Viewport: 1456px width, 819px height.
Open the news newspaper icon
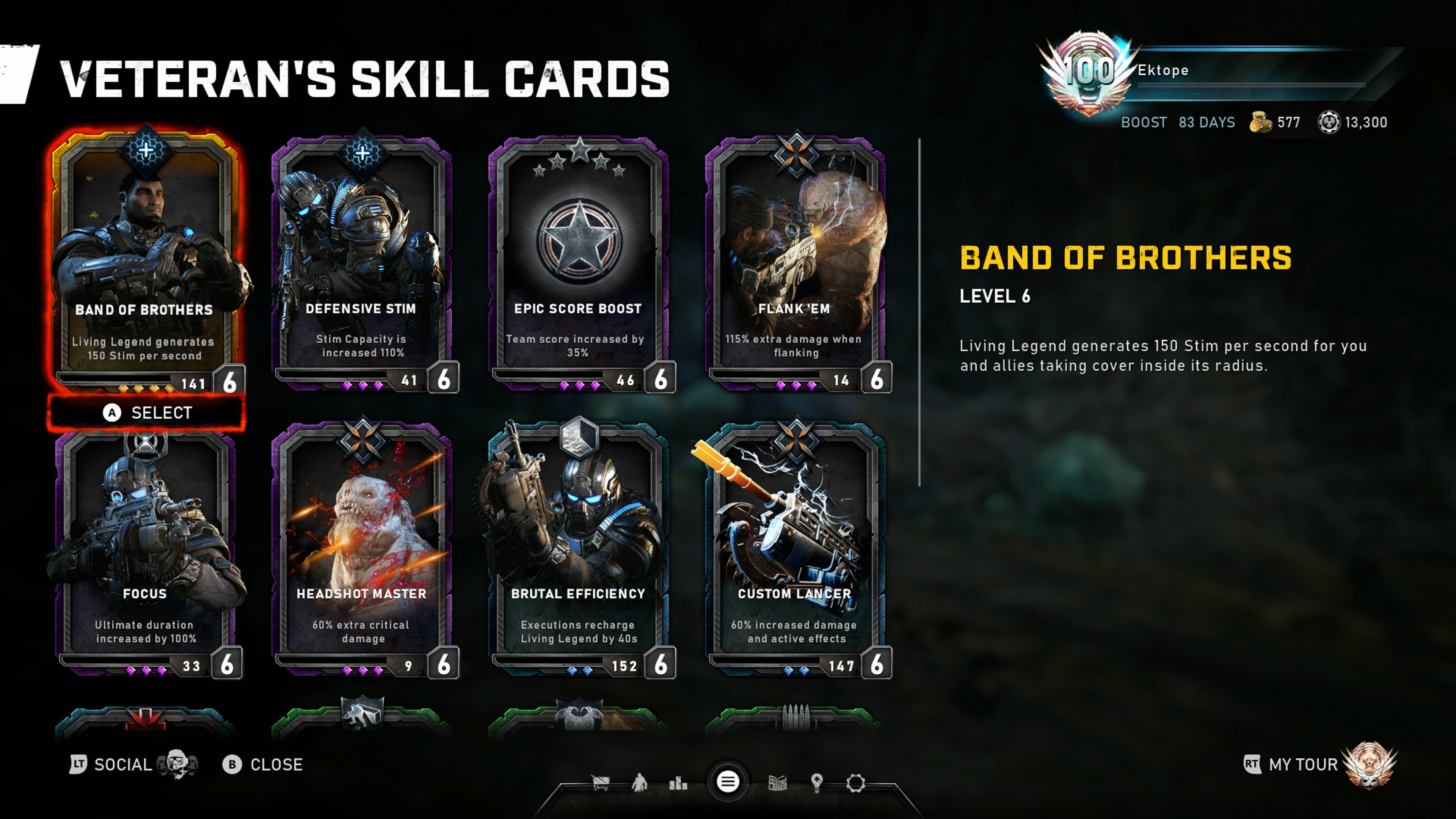(x=778, y=783)
